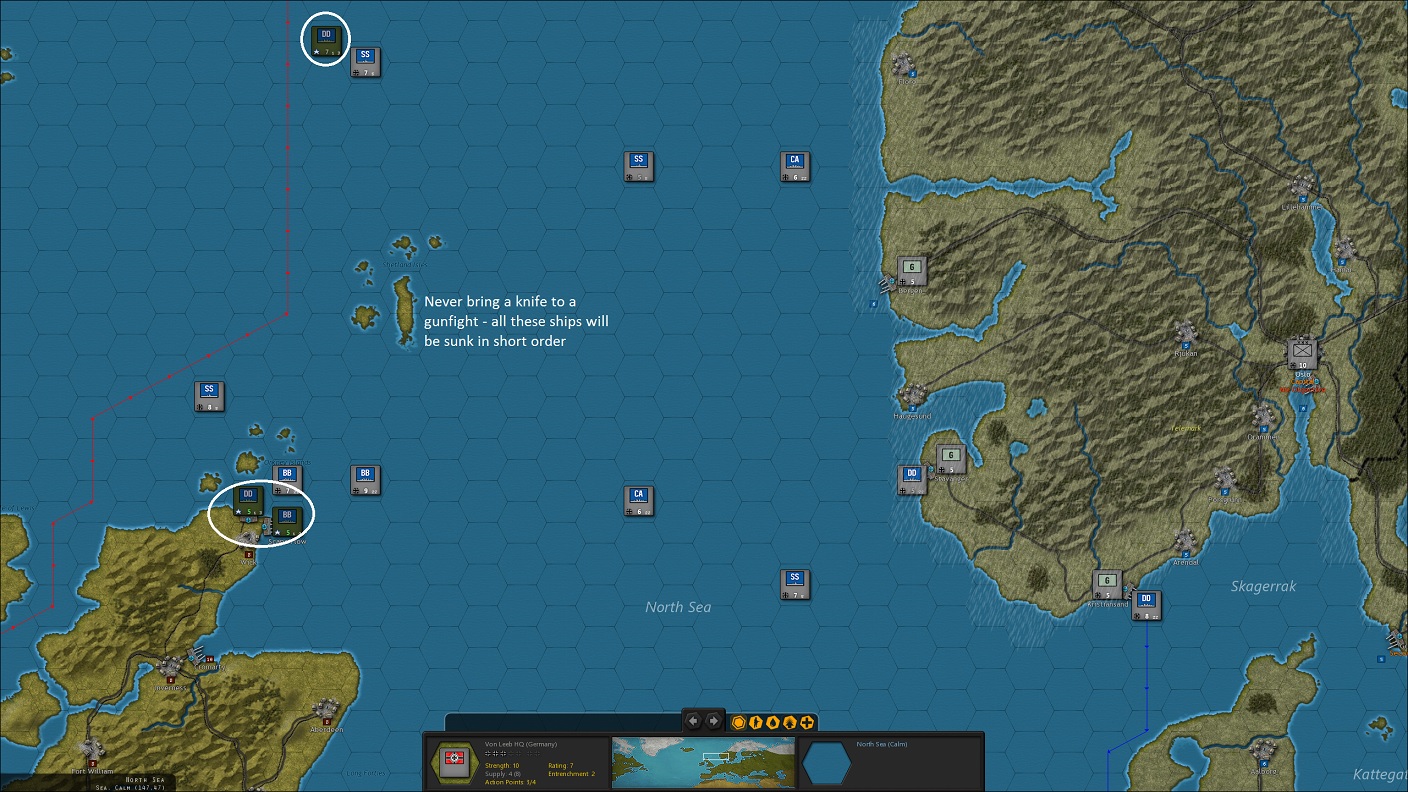The height and width of the screenshot is (792, 1408).
Task: Select the garrison unit in Kristiansand
Action: (1106, 580)
